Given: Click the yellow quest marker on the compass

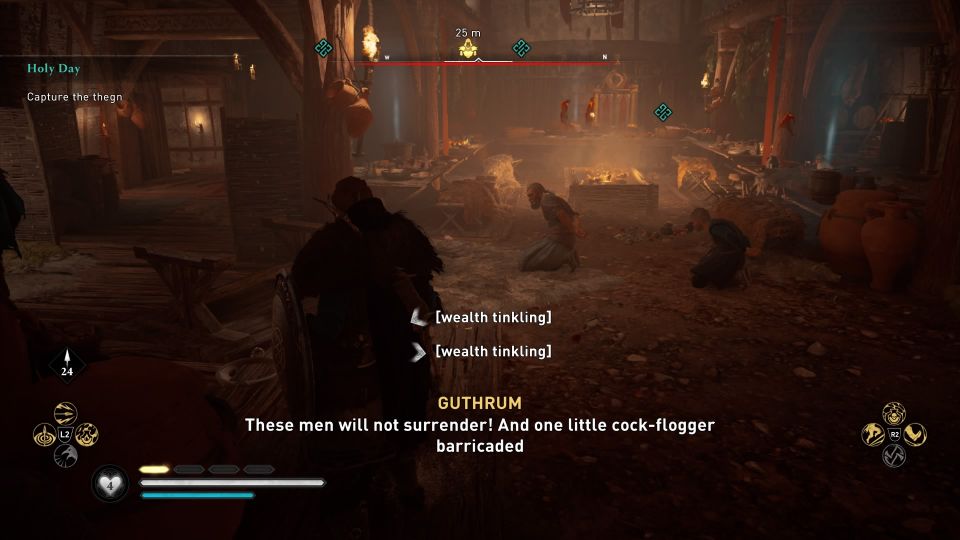Looking at the screenshot, I should [x=467, y=50].
